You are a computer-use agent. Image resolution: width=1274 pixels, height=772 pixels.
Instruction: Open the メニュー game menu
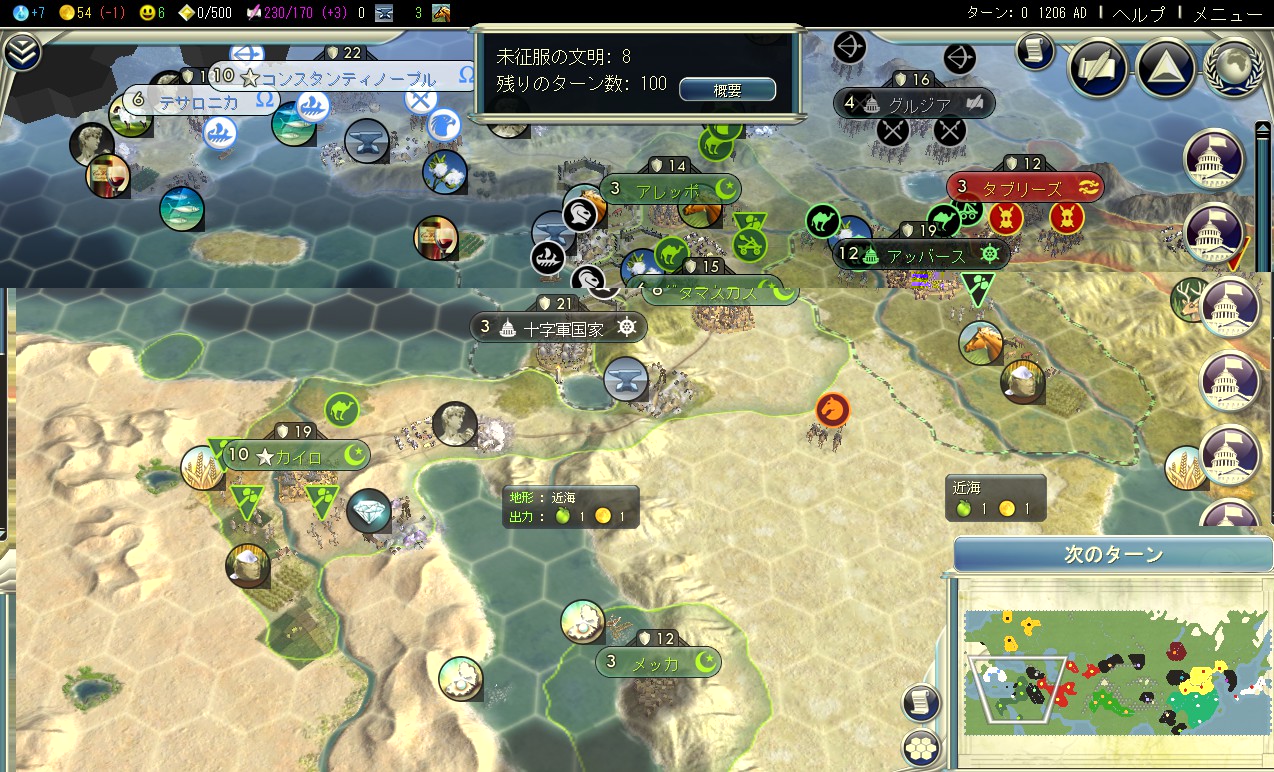tap(1227, 13)
